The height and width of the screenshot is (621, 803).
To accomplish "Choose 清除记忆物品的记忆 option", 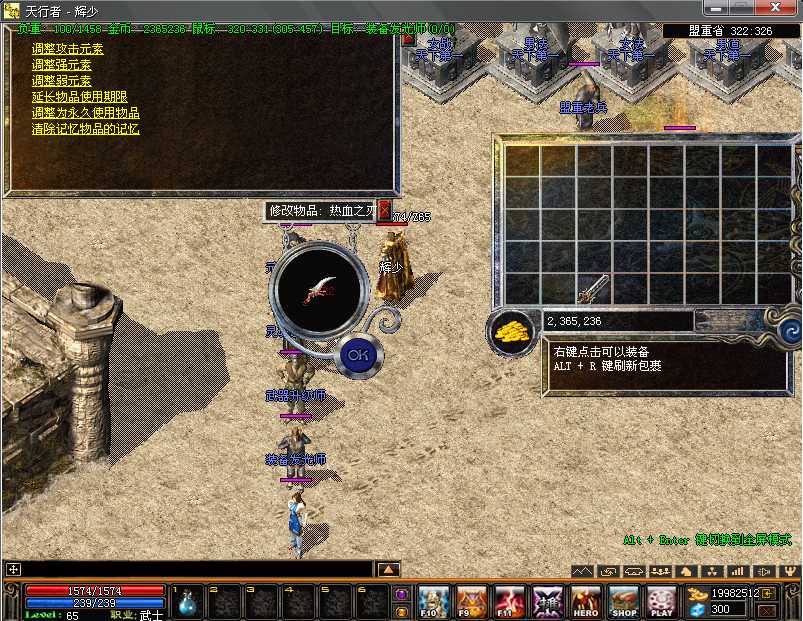I will click(x=85, y=129).
